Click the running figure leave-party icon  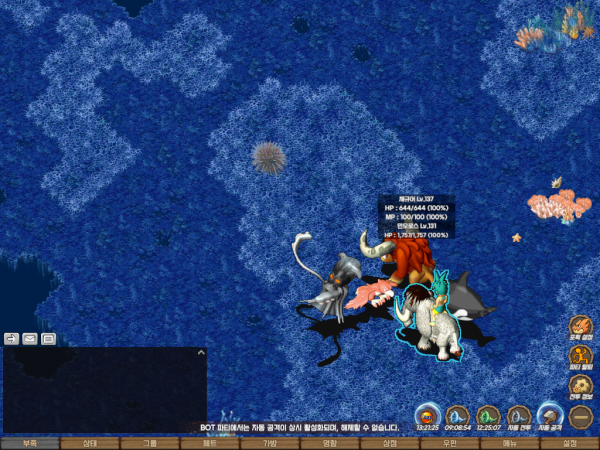(581, 356)
